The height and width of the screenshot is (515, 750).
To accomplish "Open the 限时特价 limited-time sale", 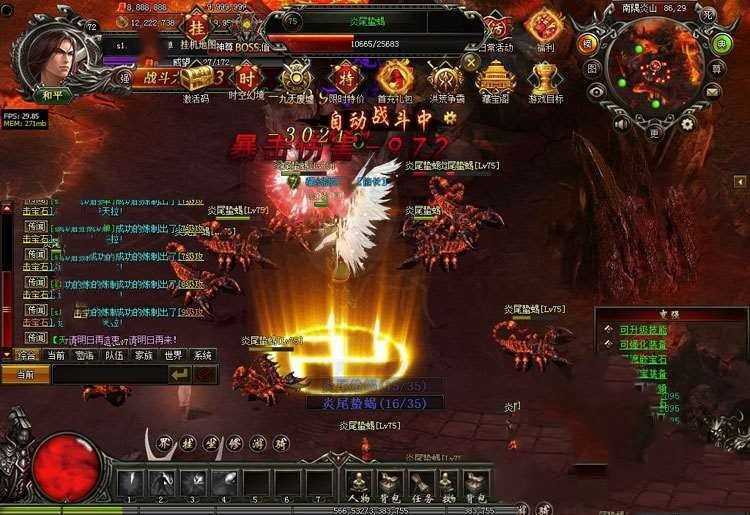I will coord(346,77).
